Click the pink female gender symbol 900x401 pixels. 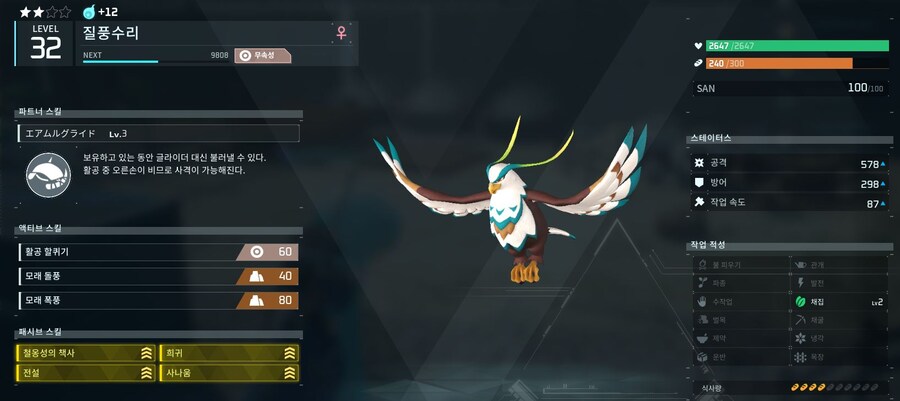point(342,33)
